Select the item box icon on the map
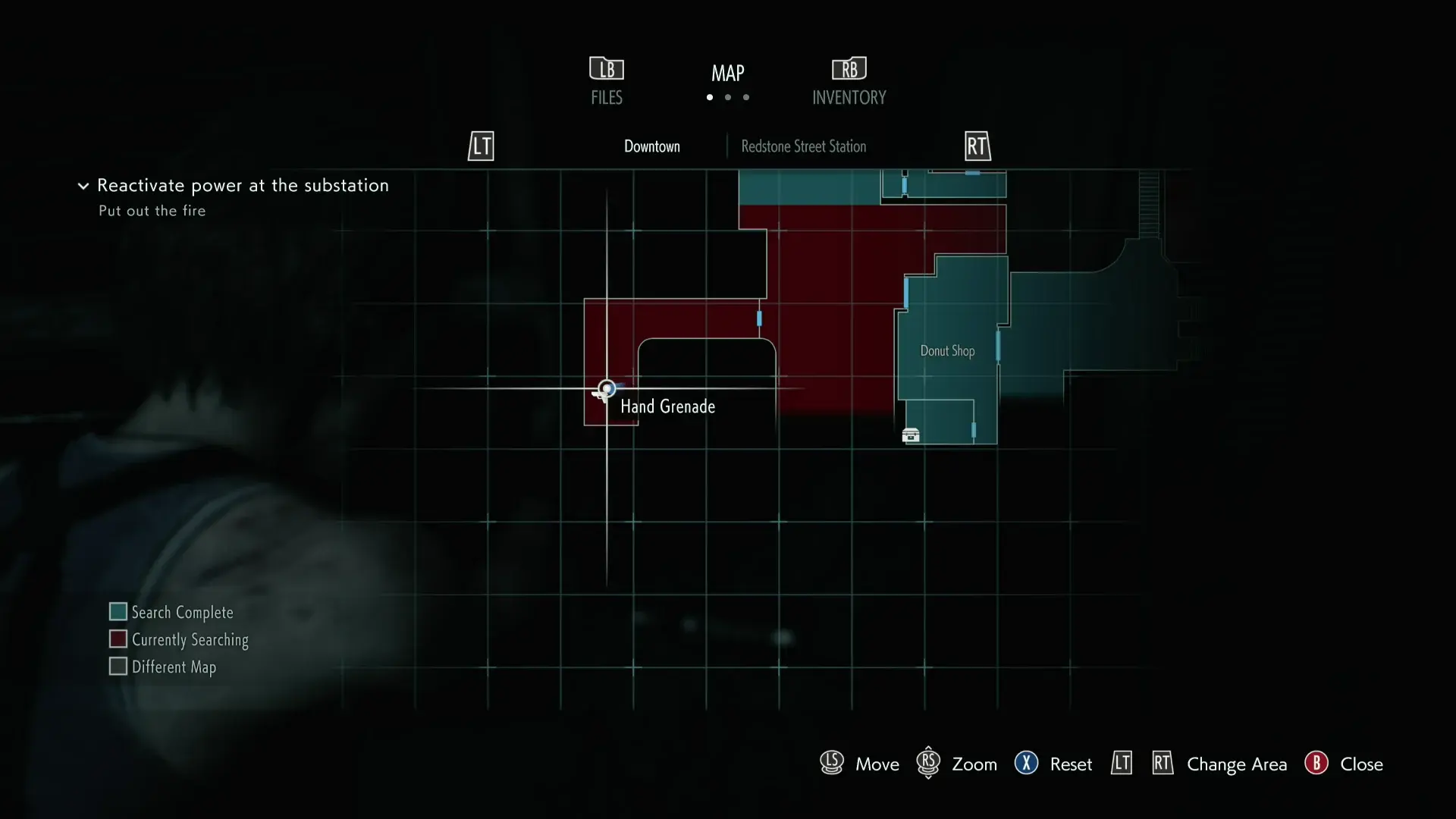The image size is (1456, 819). (x=911, y=435)
